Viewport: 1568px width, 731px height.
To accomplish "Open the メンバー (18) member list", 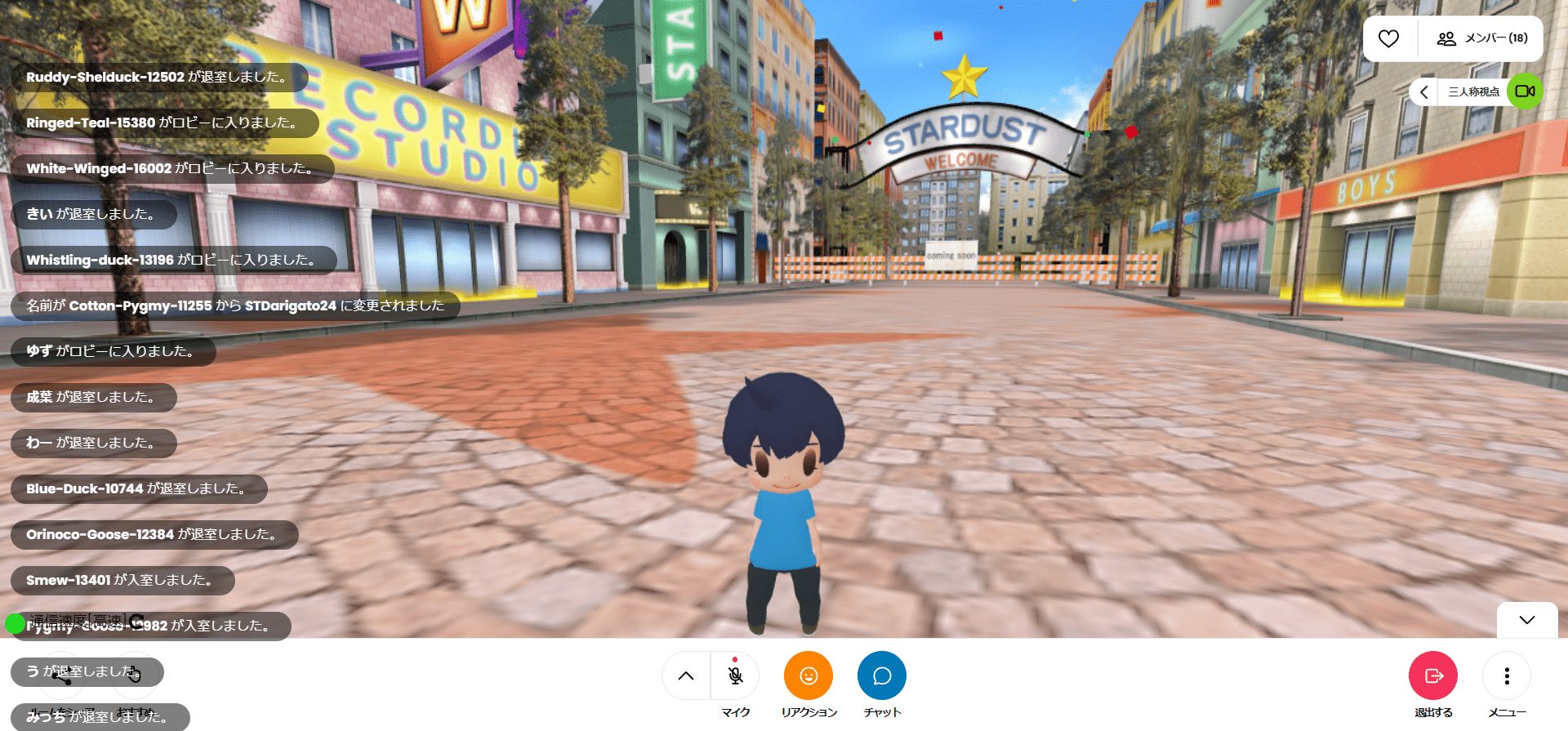I will tap(1482, 38).
